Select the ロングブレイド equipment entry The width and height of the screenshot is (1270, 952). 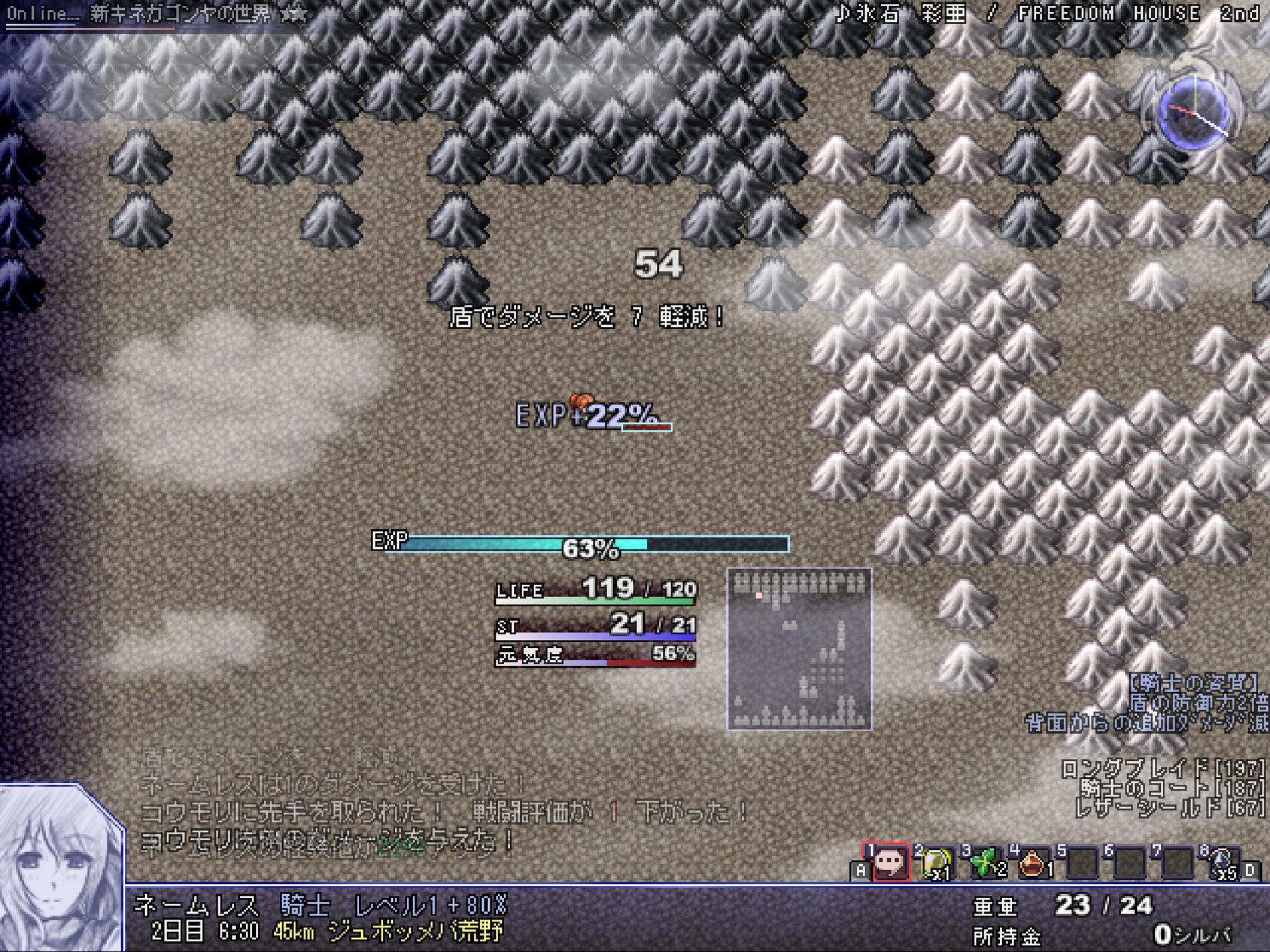click(x=1164, y=769)
